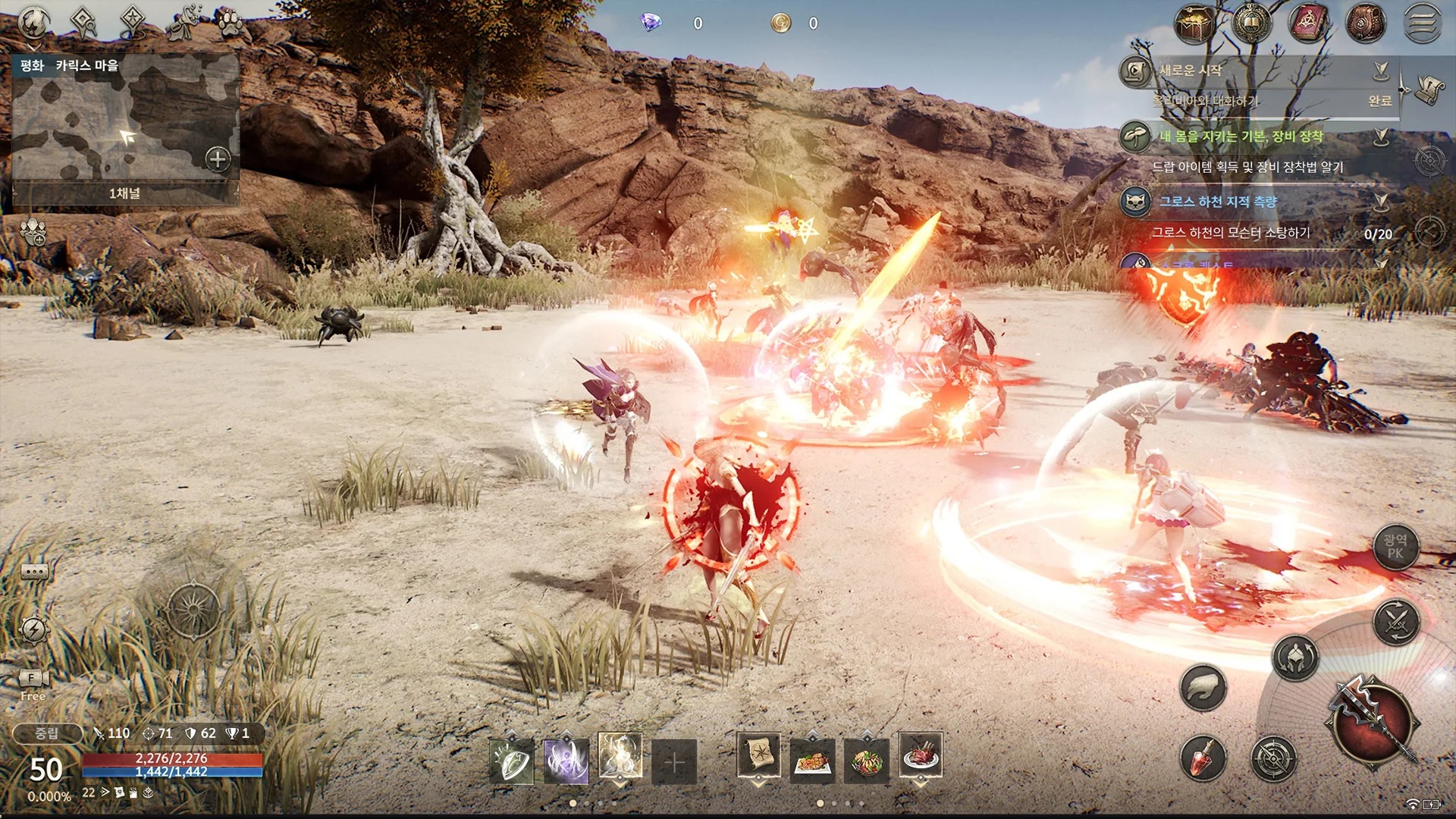Click the paw print pet icon
This screenshot has height=819, width=1456.
[228, 23]
